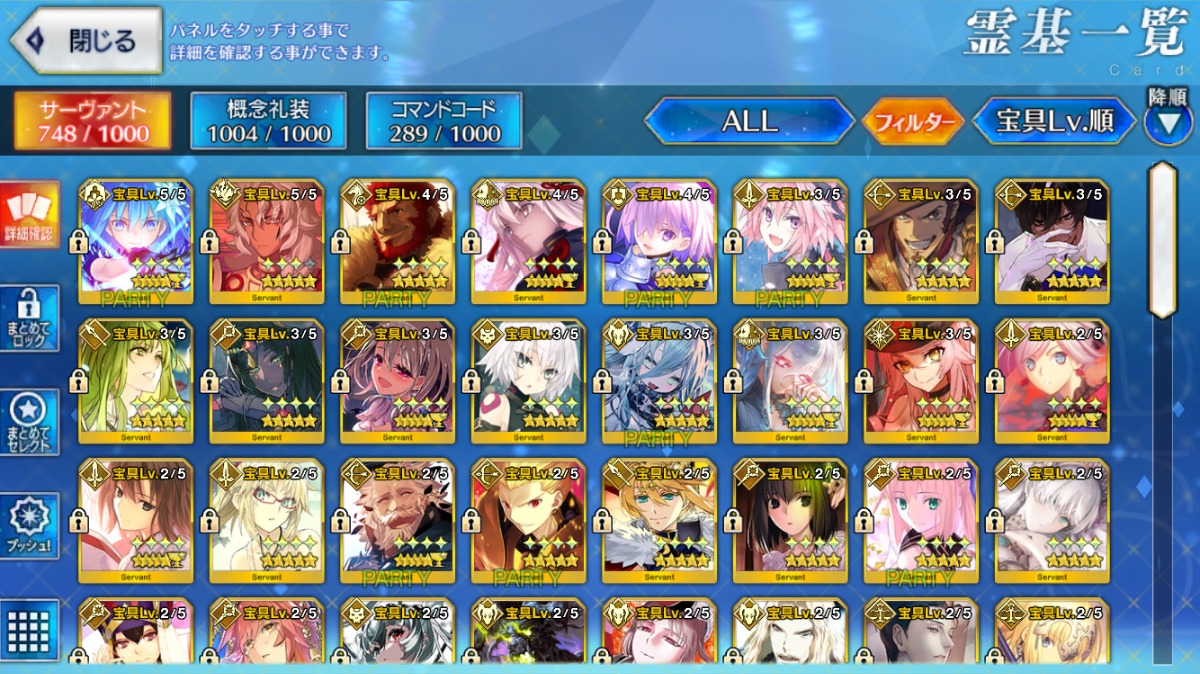Choose まとめてロック bulk lock

point(30,318)
